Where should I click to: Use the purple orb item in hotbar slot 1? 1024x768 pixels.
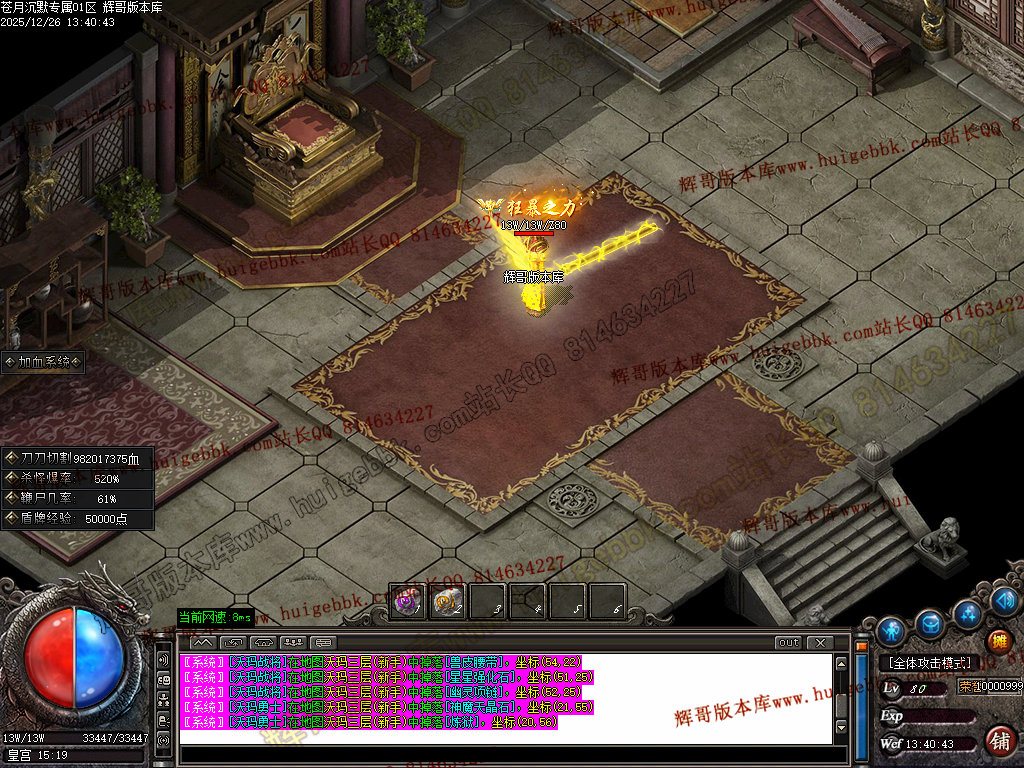pyautogui.click(x=406, y=602)
